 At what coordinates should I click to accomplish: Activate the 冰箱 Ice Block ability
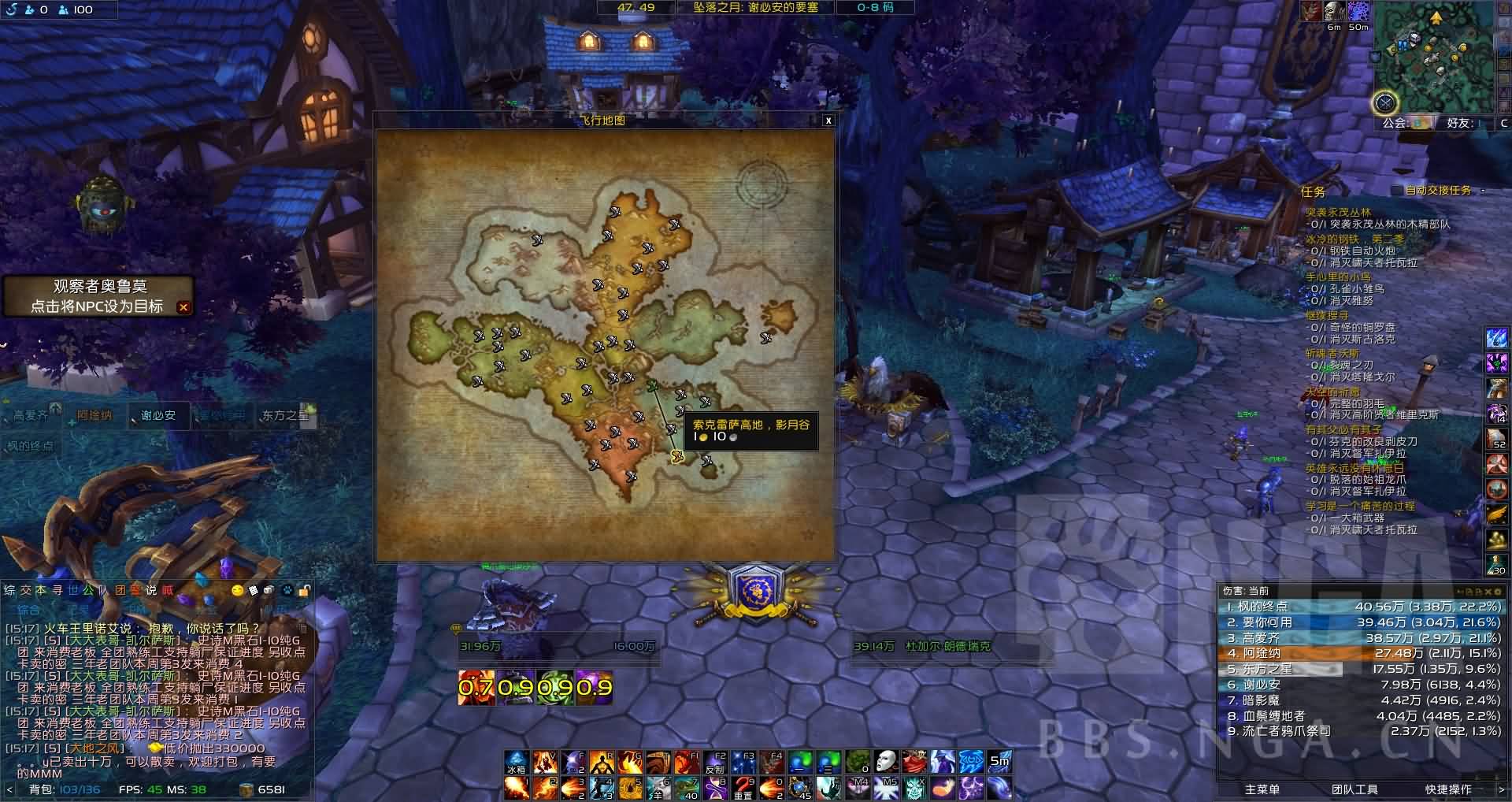click(x=516, y=763)
